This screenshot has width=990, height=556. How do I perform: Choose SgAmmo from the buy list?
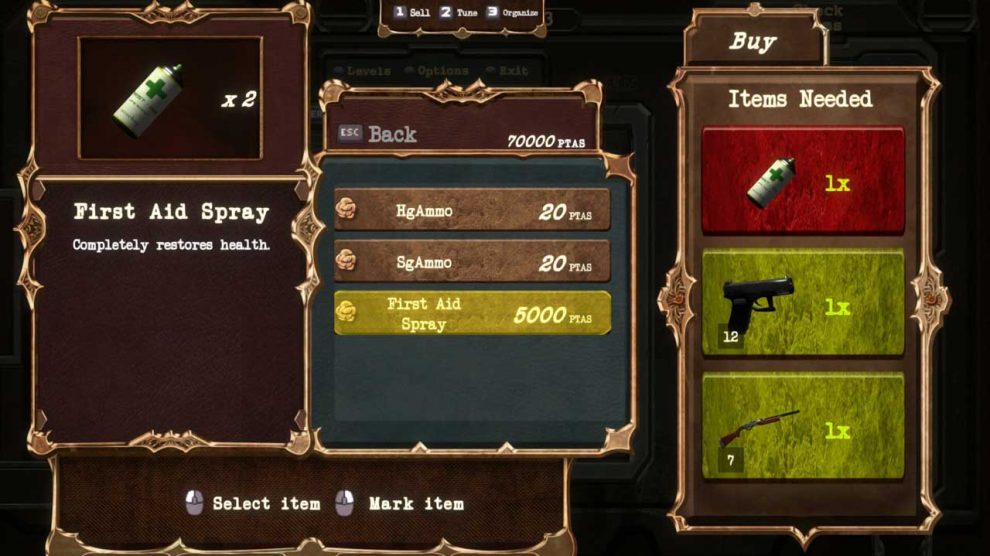tap(471, 262)
